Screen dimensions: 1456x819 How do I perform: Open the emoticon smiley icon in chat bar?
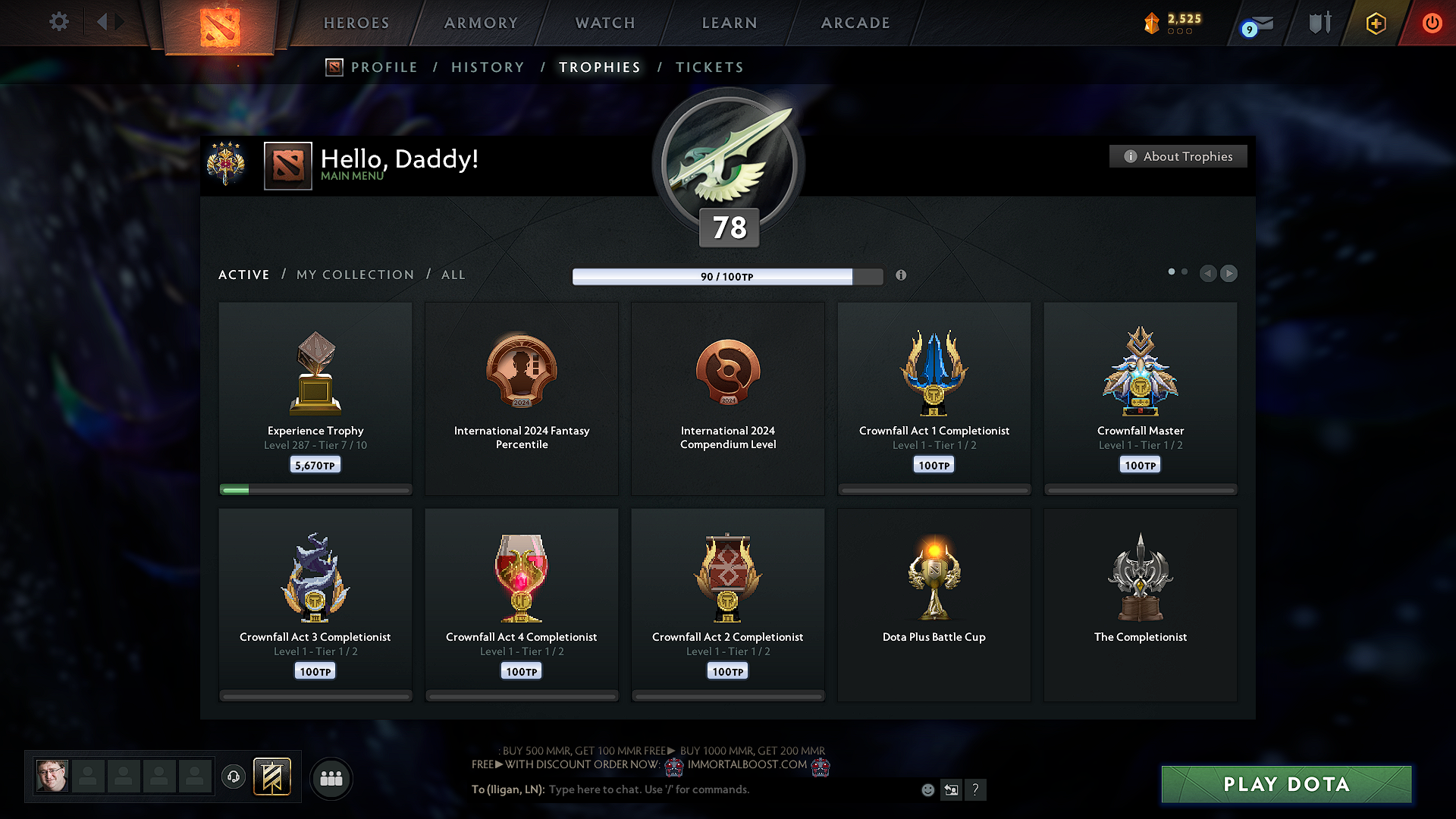tap(927, 789)
